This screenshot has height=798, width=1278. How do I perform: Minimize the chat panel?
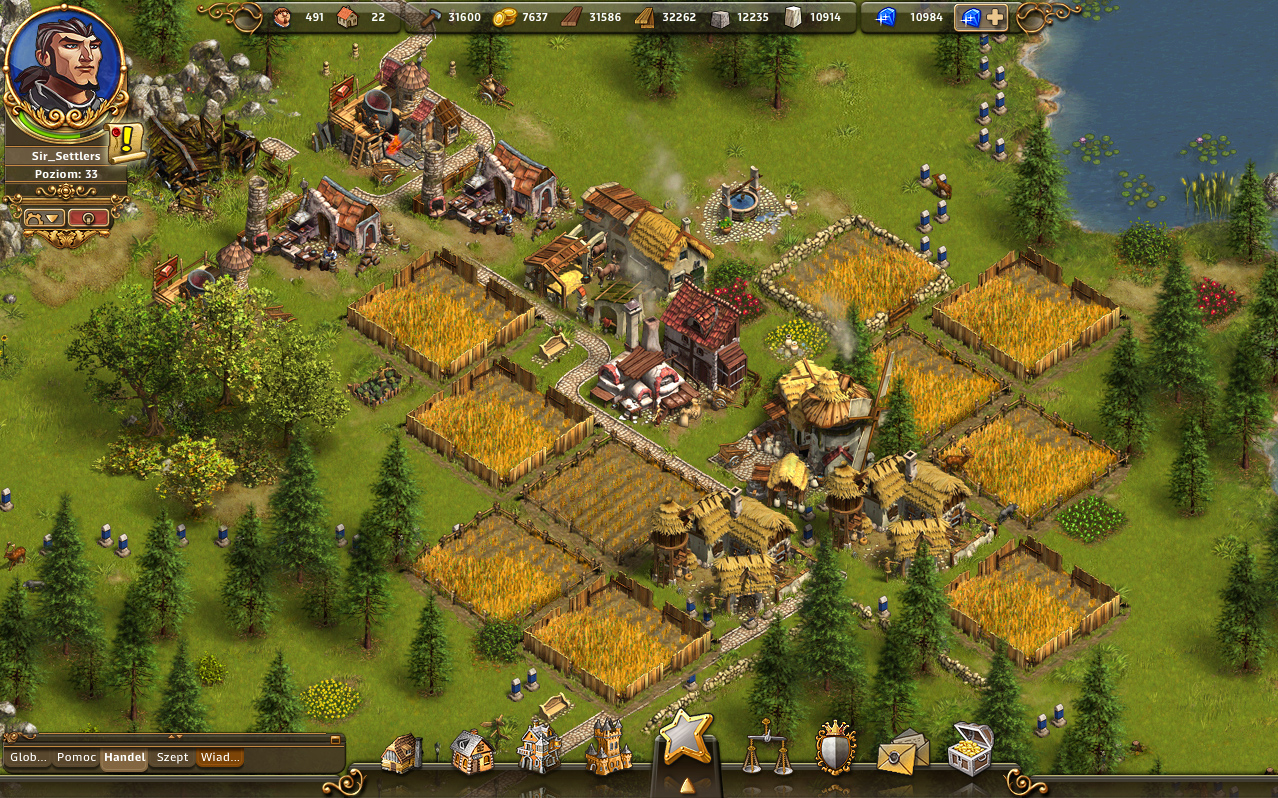pyautogui.click(x=335, y=739)
